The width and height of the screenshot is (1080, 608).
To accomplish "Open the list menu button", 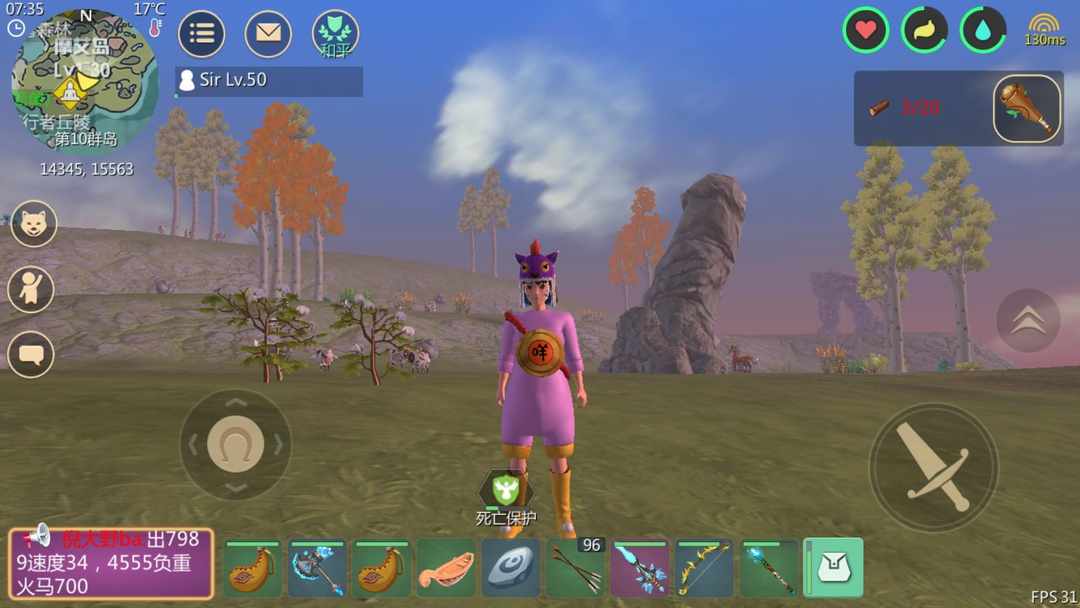I will [201, 34].
